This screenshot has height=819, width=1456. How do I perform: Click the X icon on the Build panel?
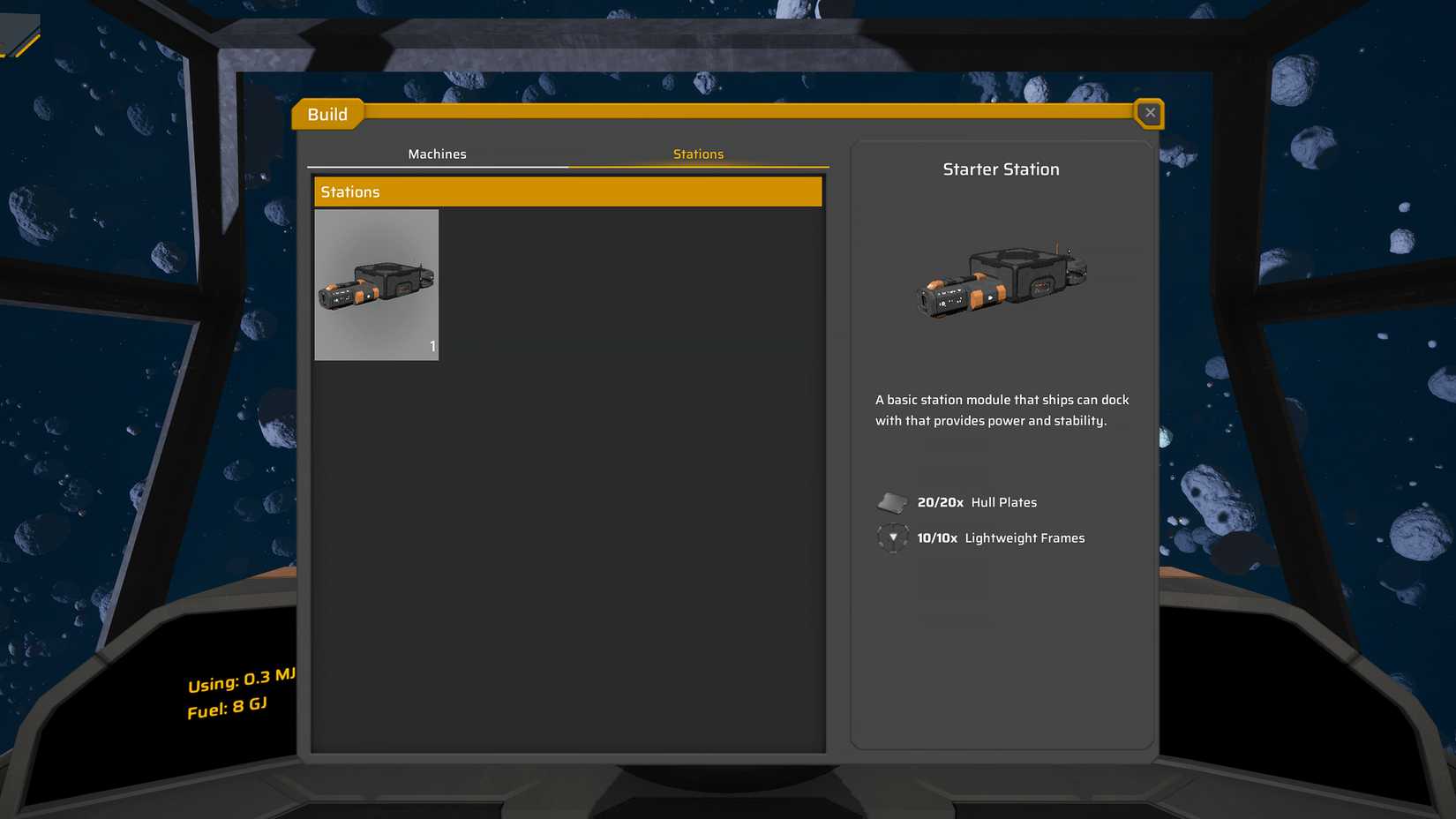tap(1149, 113)
